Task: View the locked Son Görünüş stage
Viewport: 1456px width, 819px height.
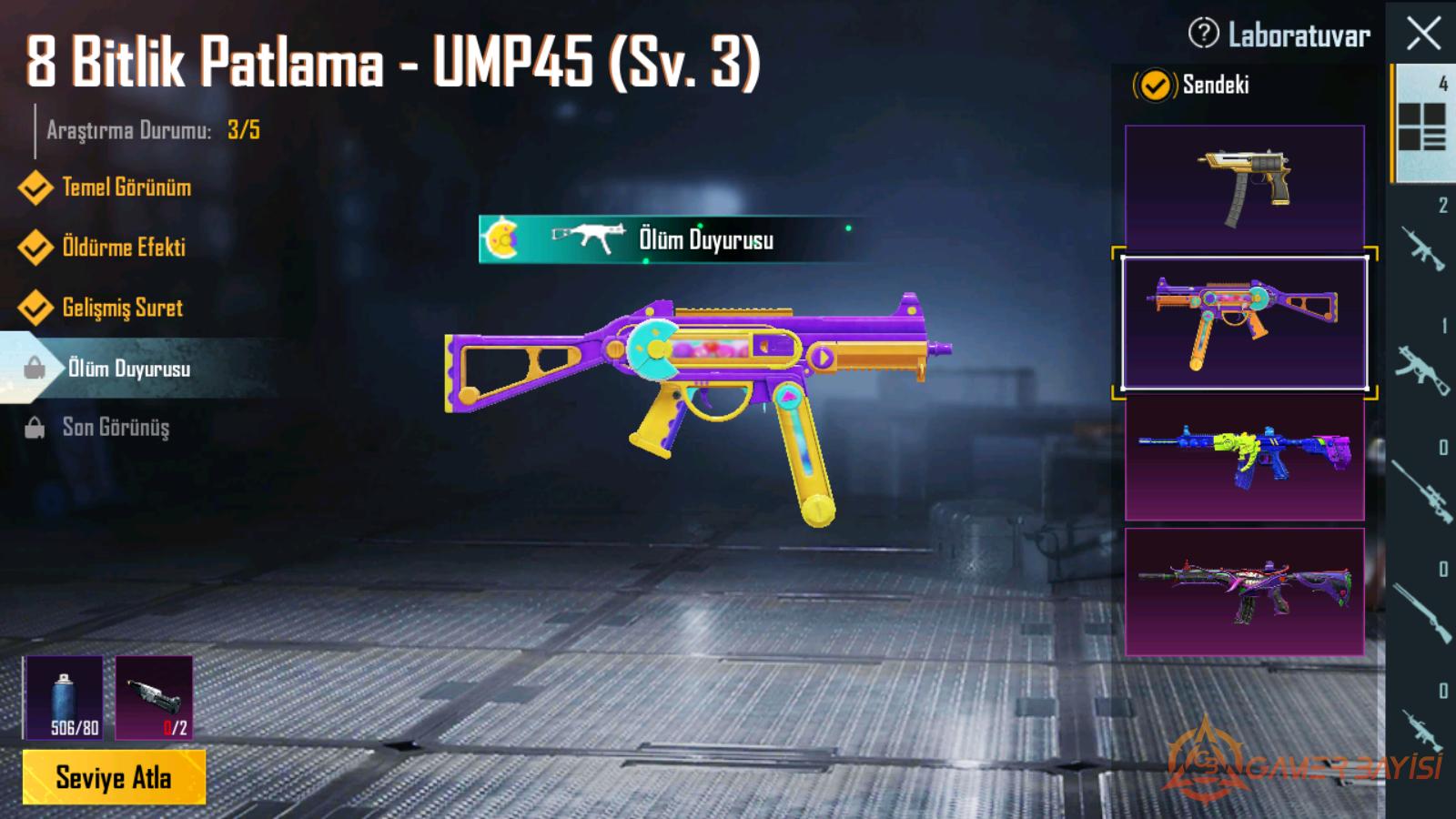Action: click(116, 428)
